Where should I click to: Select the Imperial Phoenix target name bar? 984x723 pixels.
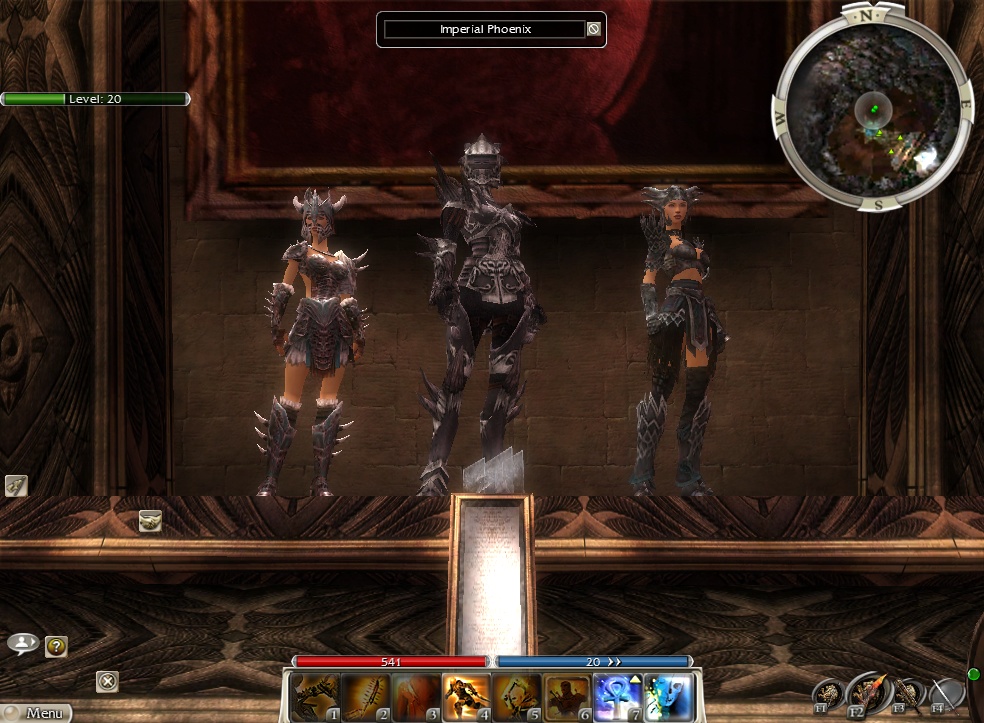point(485,30)
